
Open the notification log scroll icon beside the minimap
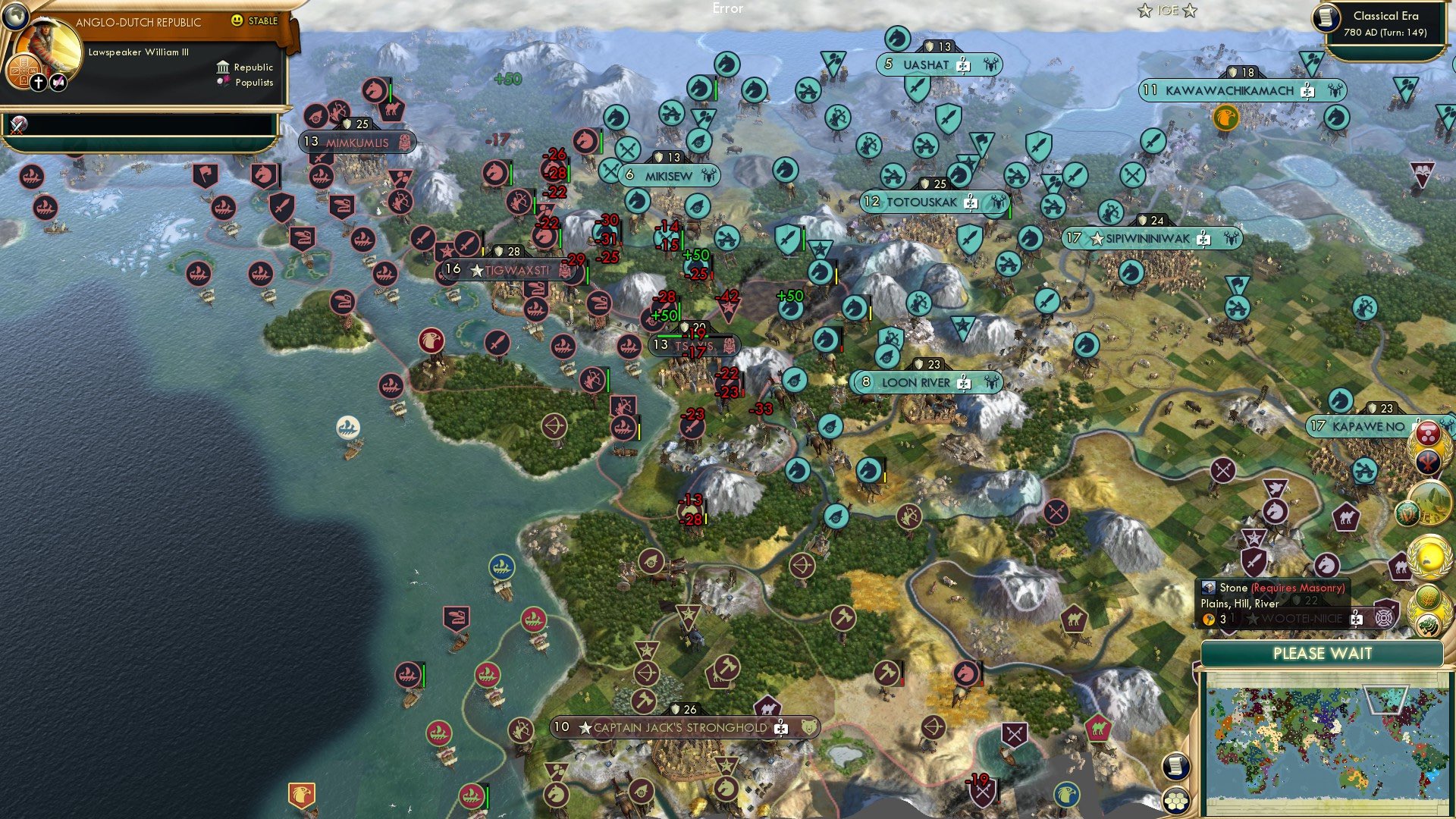pos(1176,767)
